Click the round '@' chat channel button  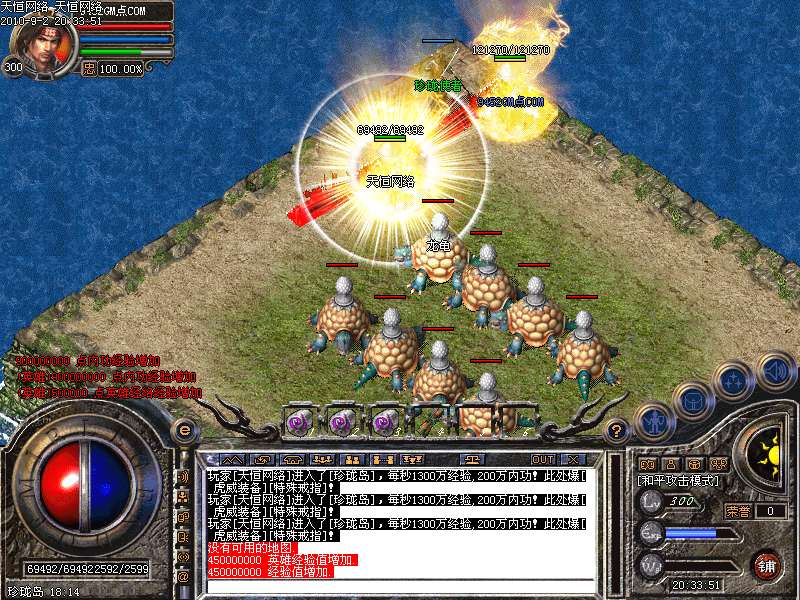183,577
